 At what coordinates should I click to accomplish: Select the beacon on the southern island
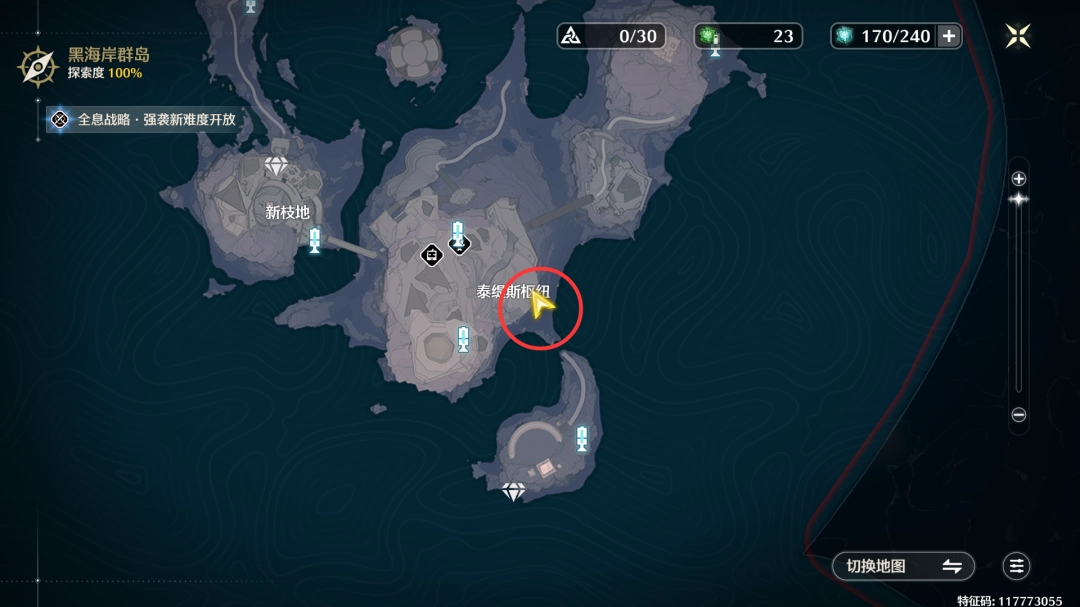[x=581, y=438]
